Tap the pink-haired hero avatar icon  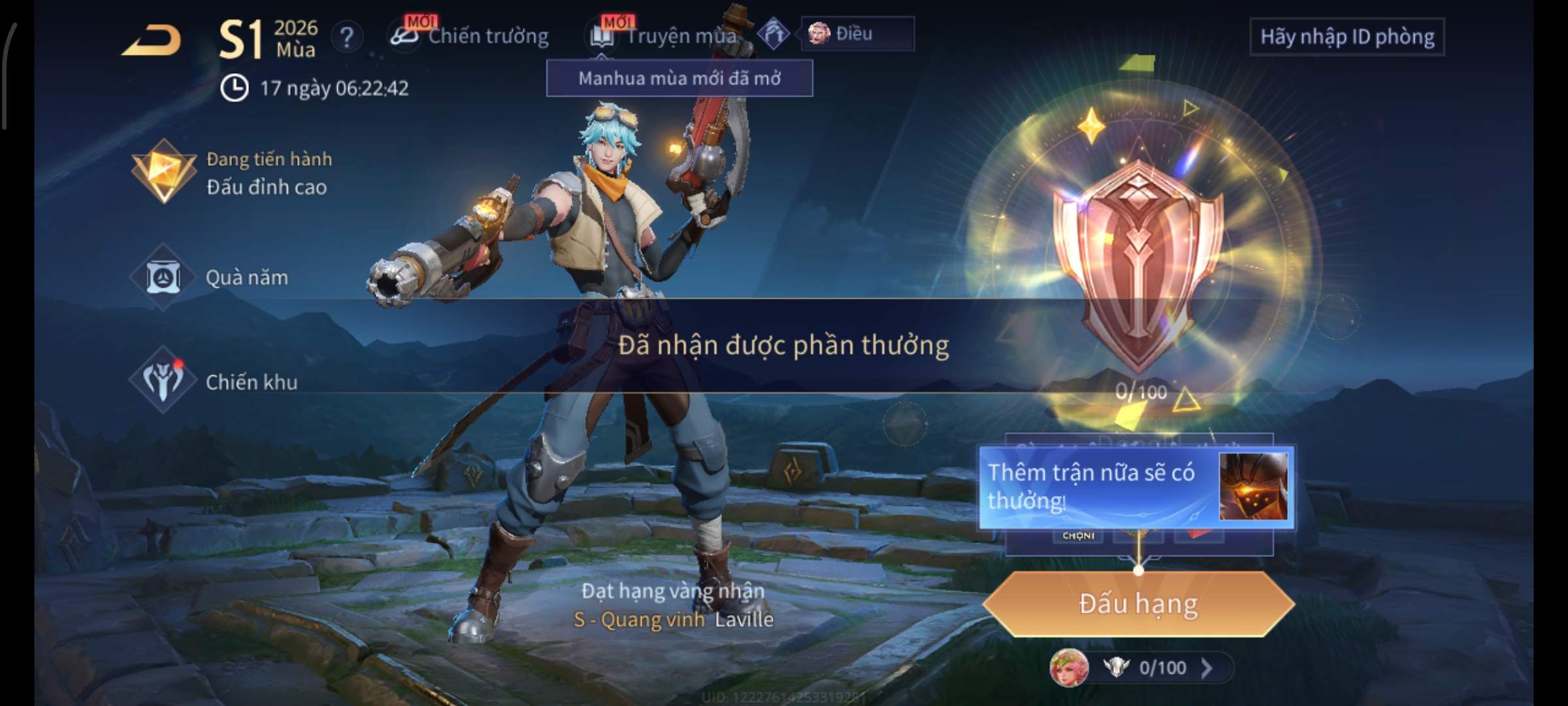coord(1069,667)
